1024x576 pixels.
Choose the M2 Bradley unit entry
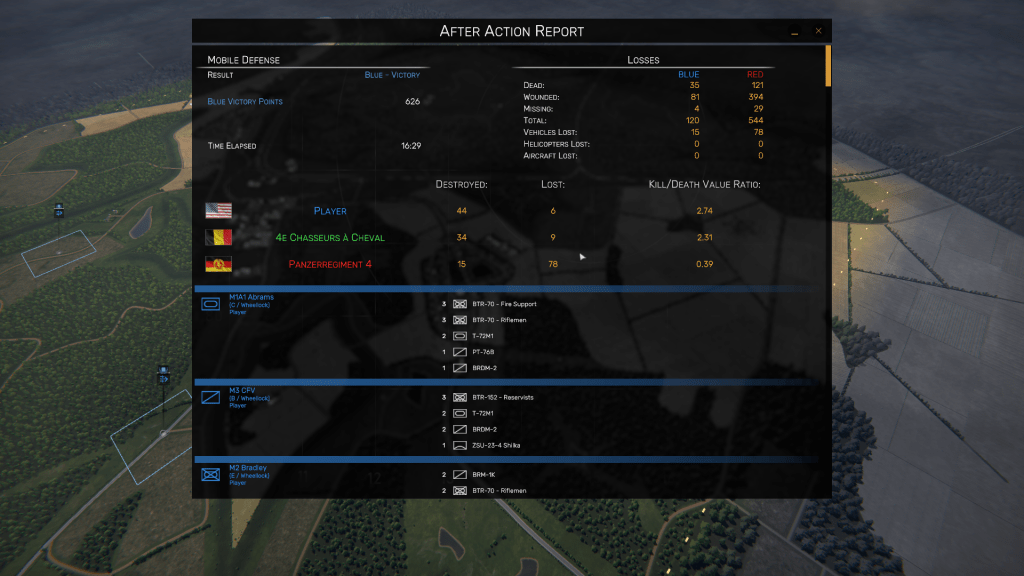click(x=247, y=468)
